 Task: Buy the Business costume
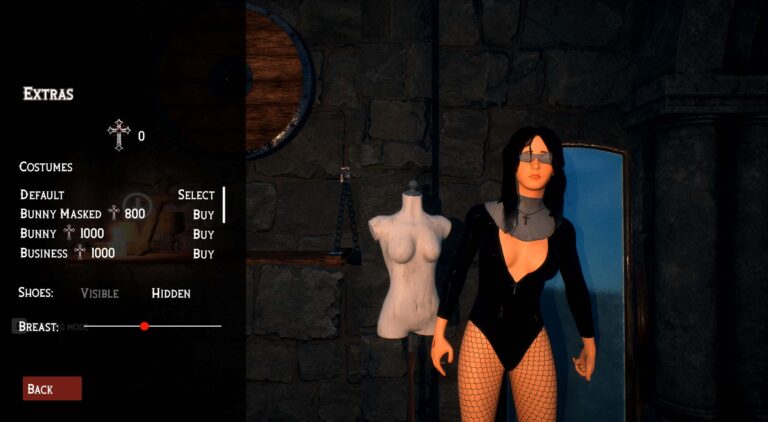click(203, 254)
